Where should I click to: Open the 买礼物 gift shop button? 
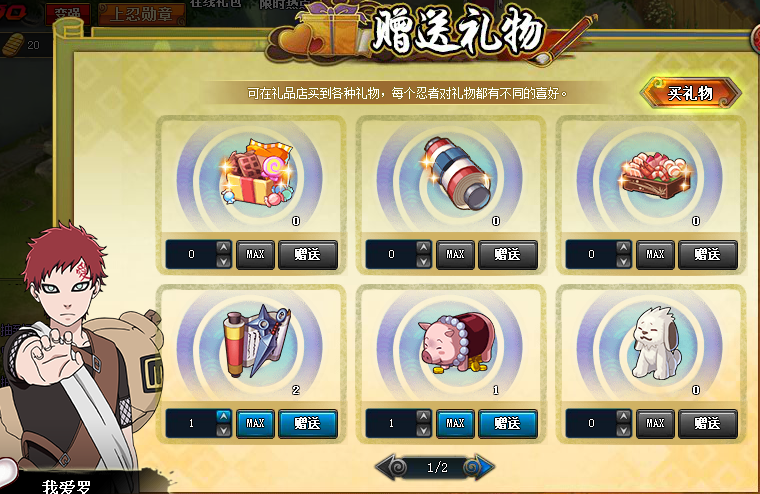pyautogui.click(x=690, y=93)
